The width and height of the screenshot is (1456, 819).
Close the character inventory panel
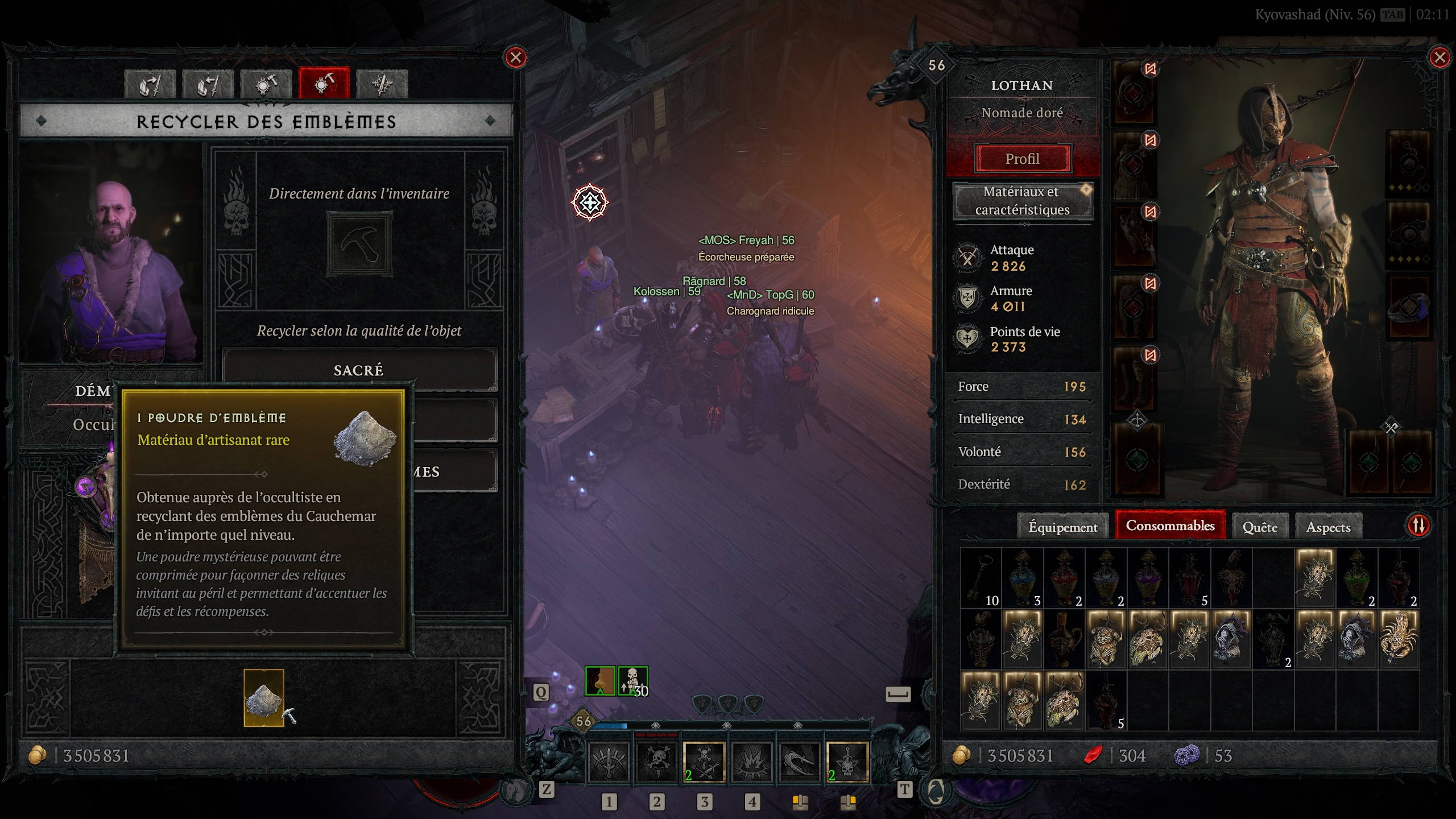pyautogui.click(x=1440, y=57)
